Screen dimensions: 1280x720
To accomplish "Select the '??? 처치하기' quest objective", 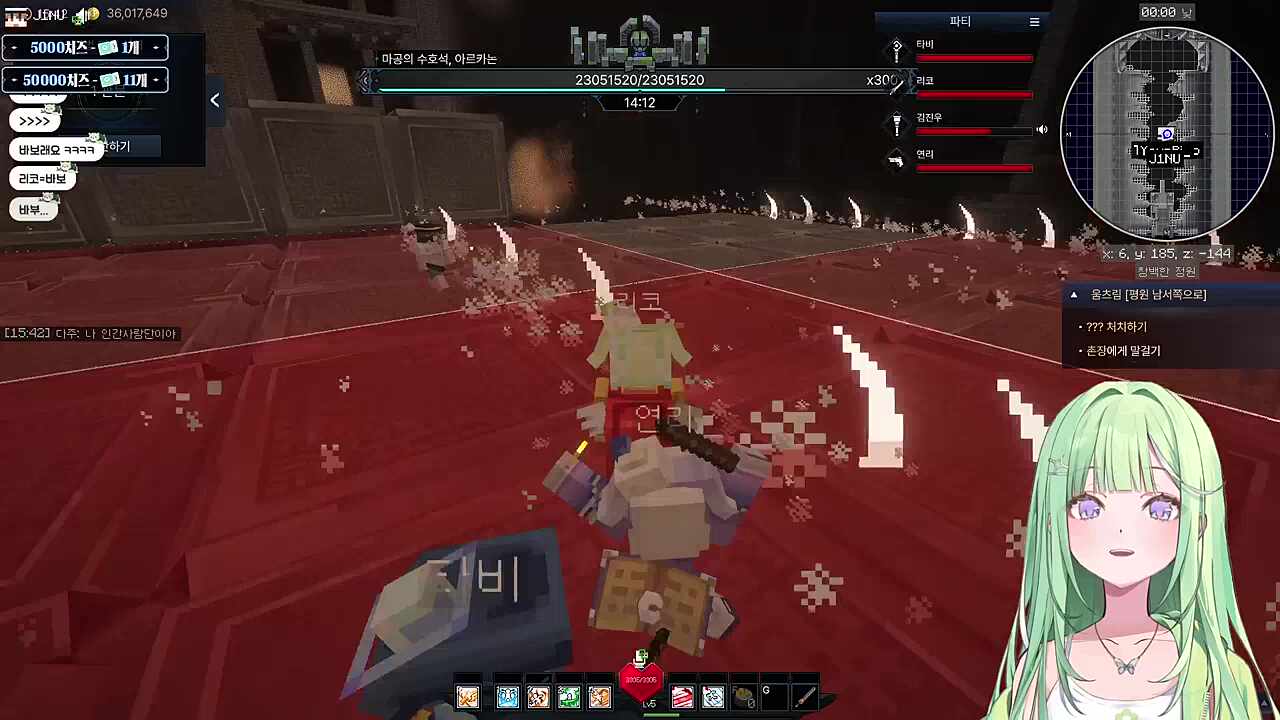I will click(x=1116, y=327).
